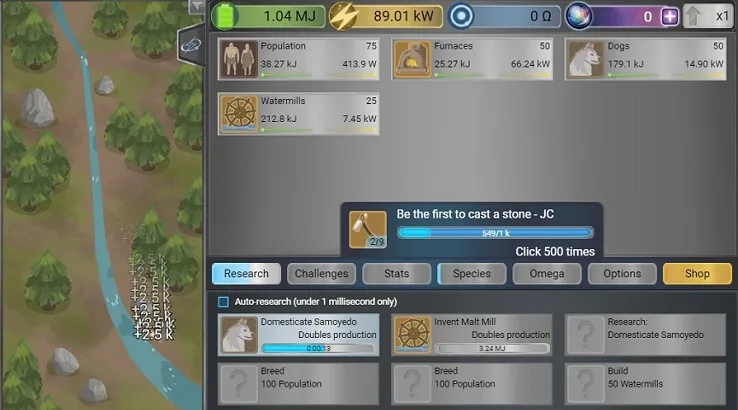The image size is (738, 410).
Task: Research Domesticate Samoyedo
Action: click(x=298, y=335)
